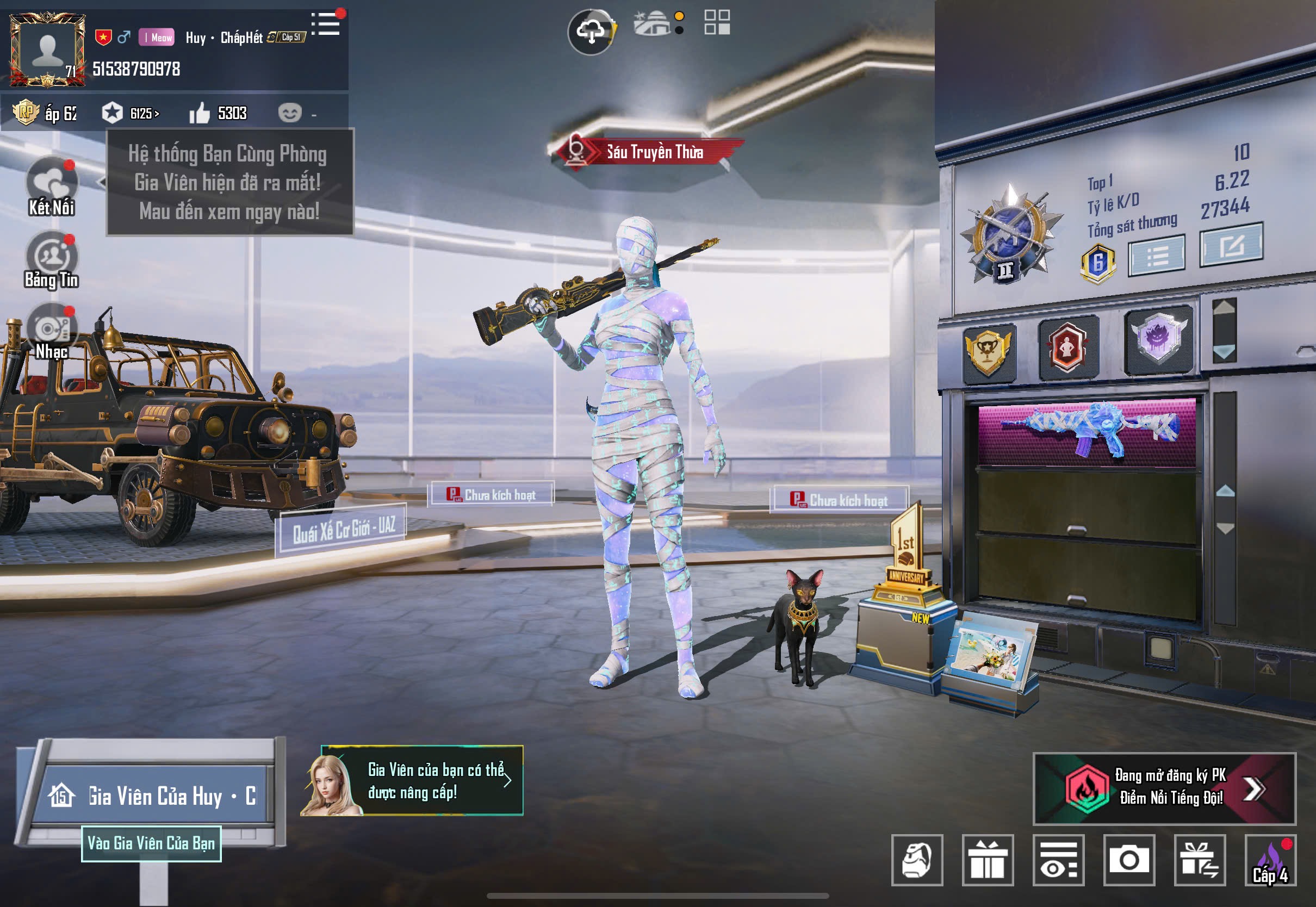View popularity star count 6125

tap(131, 113)
